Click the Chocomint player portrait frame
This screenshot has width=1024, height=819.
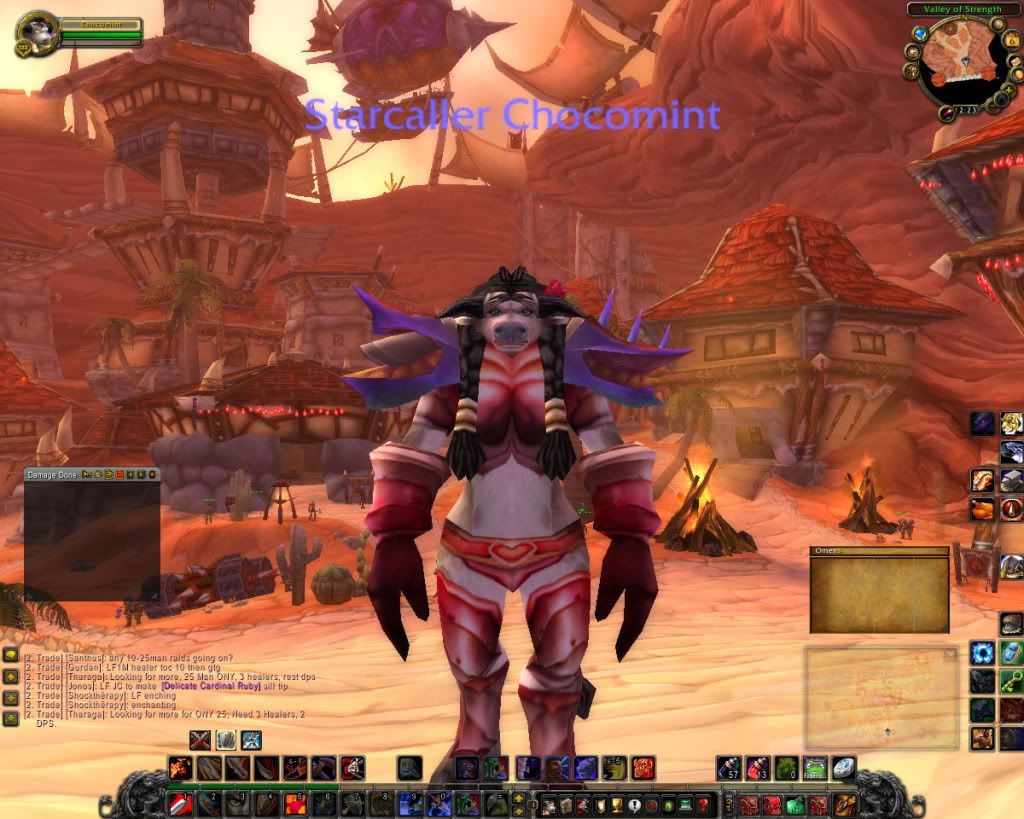click(37, 32)
